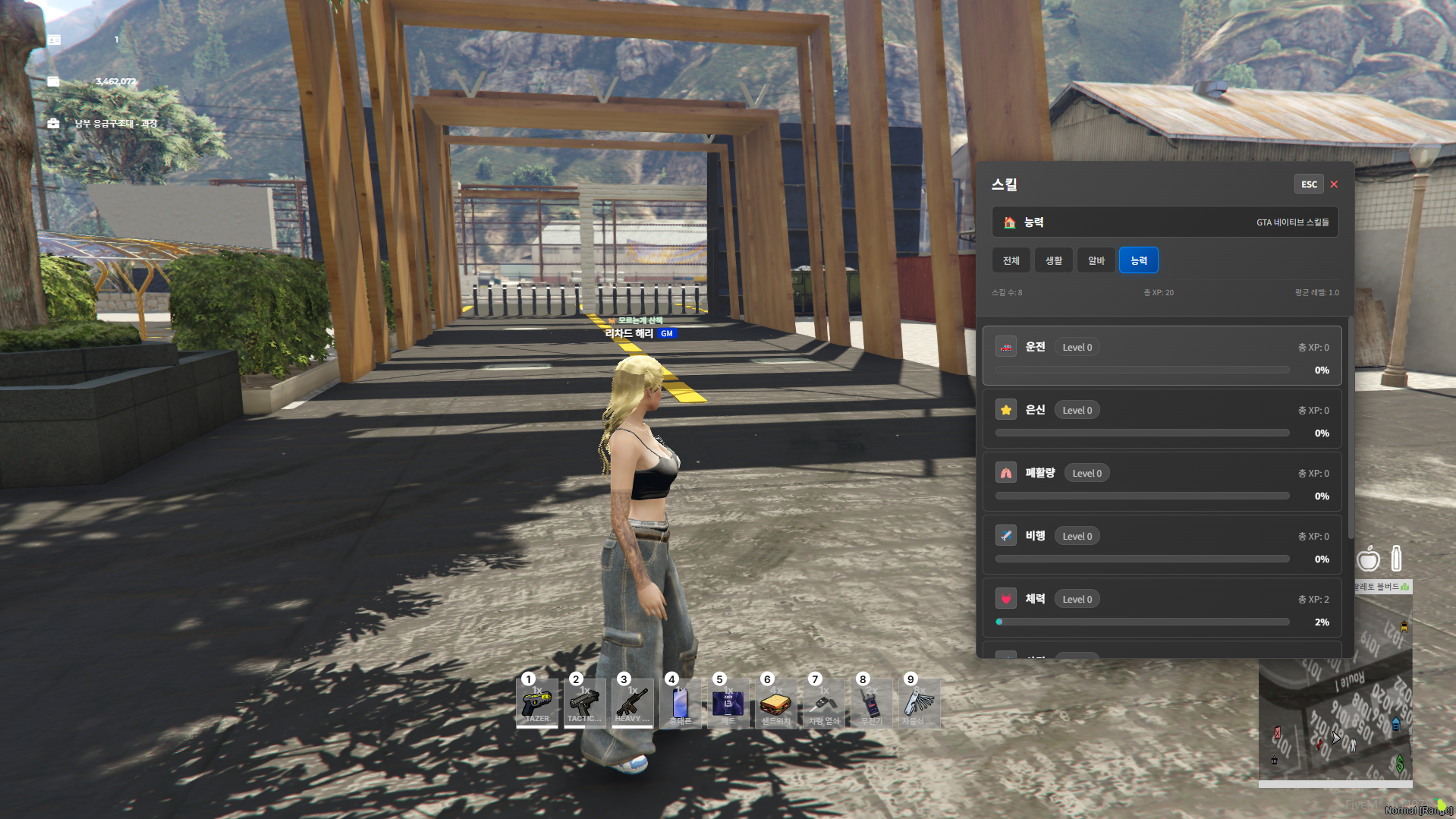Open the 패드 tablet item

point(728,704)
